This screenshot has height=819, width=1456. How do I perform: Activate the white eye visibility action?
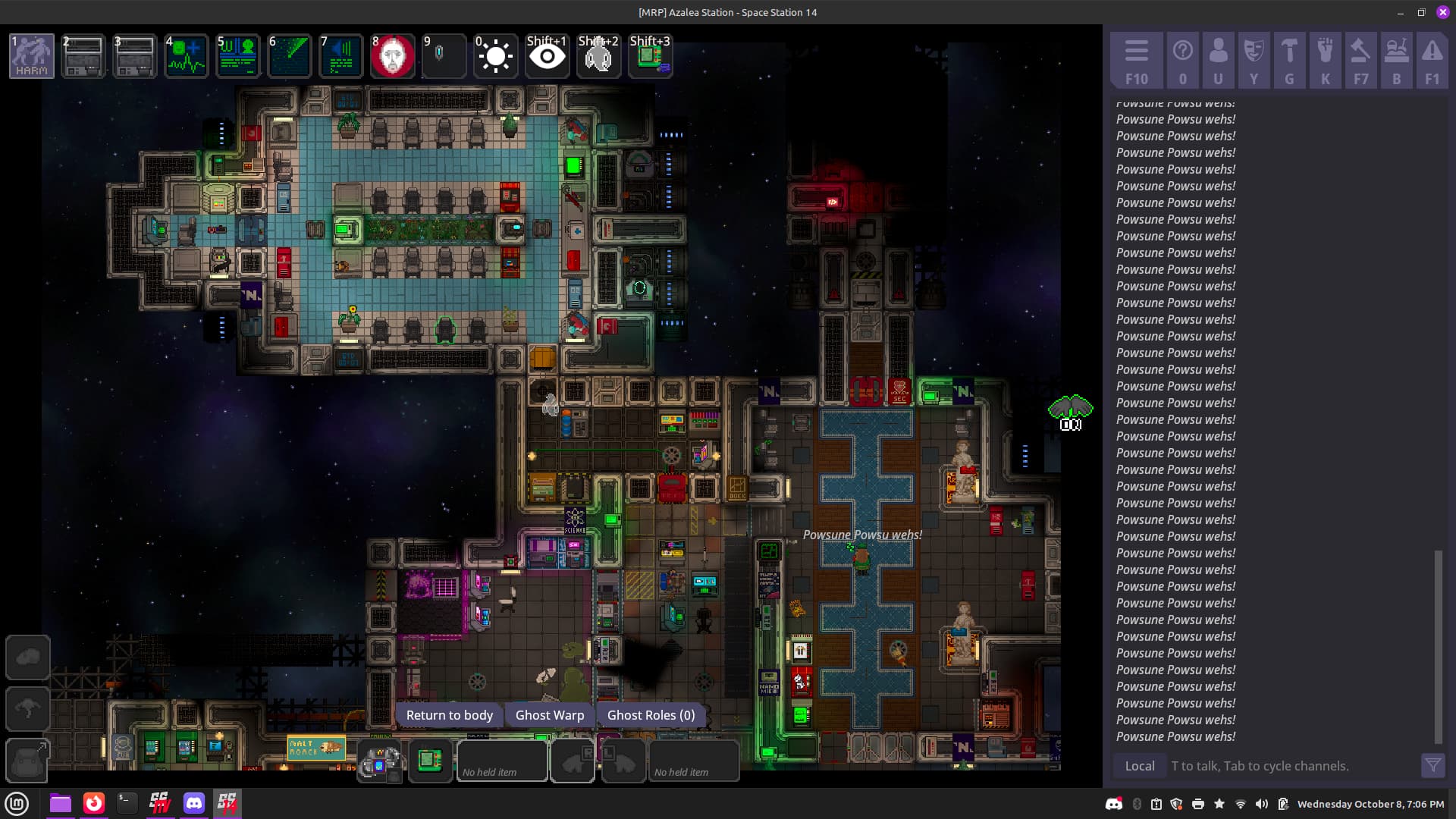coord(547,56)
